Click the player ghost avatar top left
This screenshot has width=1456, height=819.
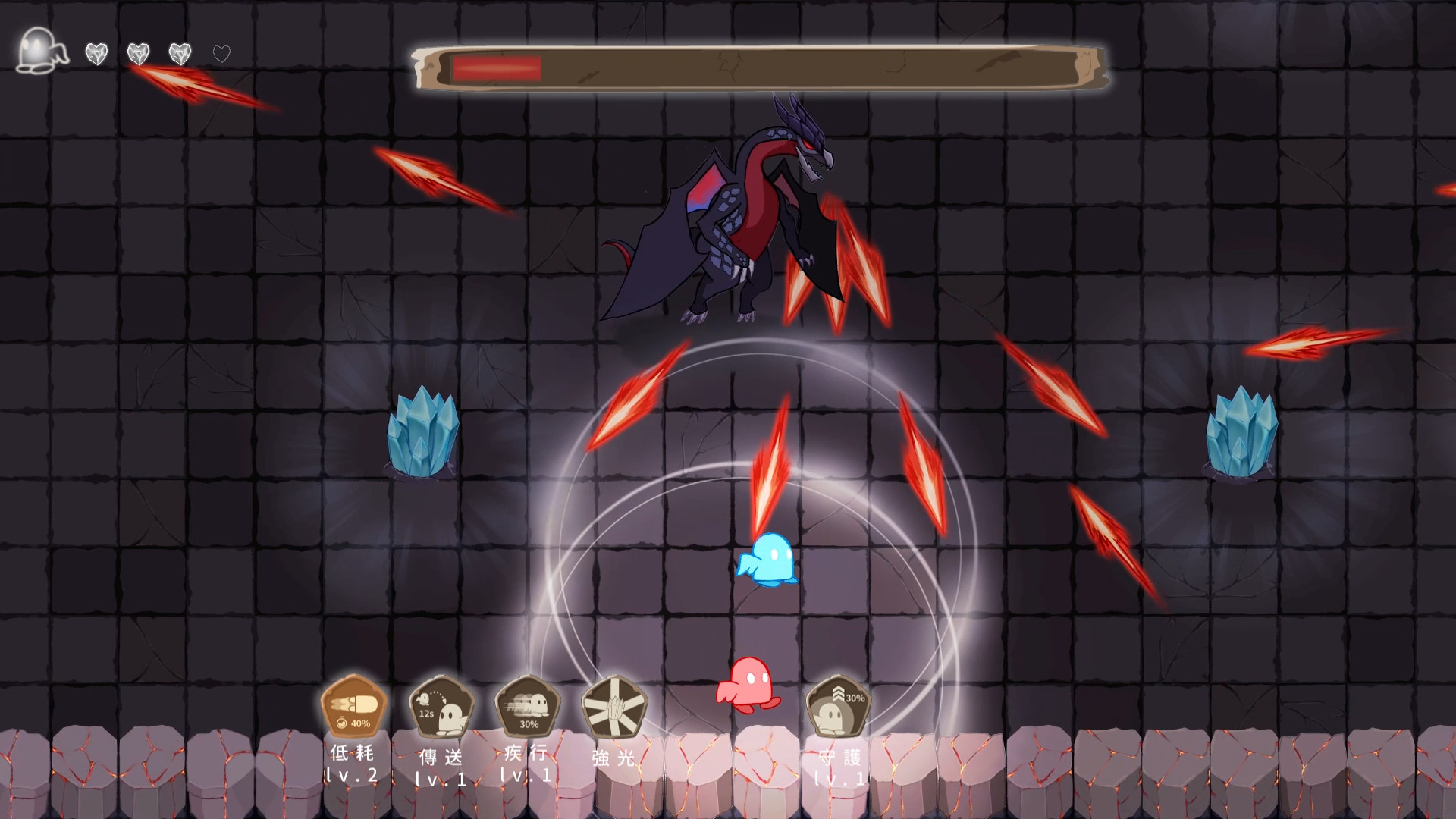click(39, 50)
